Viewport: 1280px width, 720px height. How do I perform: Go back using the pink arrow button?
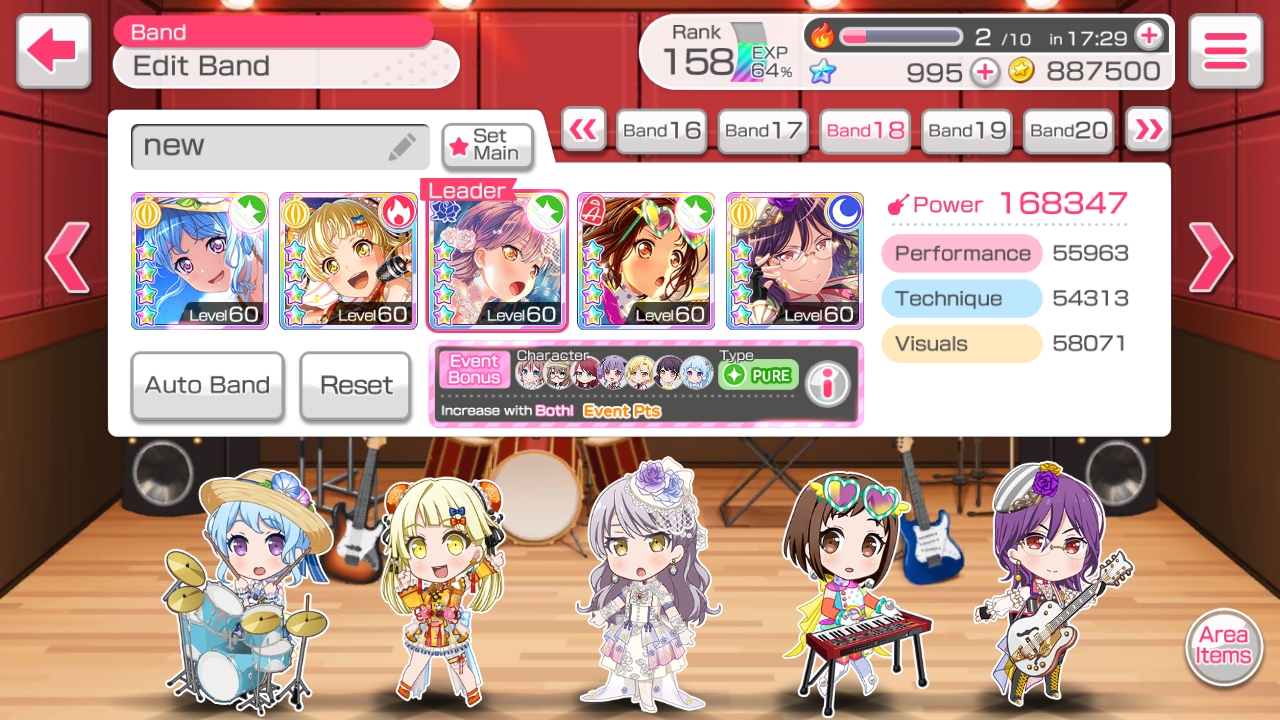pyautogui.click(x=53, y=50)
